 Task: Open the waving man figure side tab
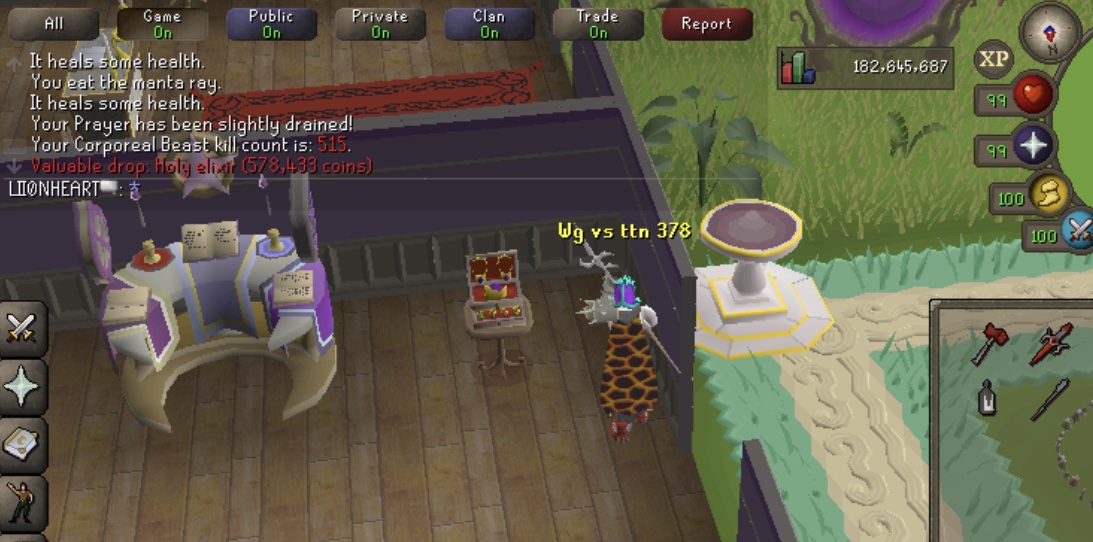coord(22,502)
